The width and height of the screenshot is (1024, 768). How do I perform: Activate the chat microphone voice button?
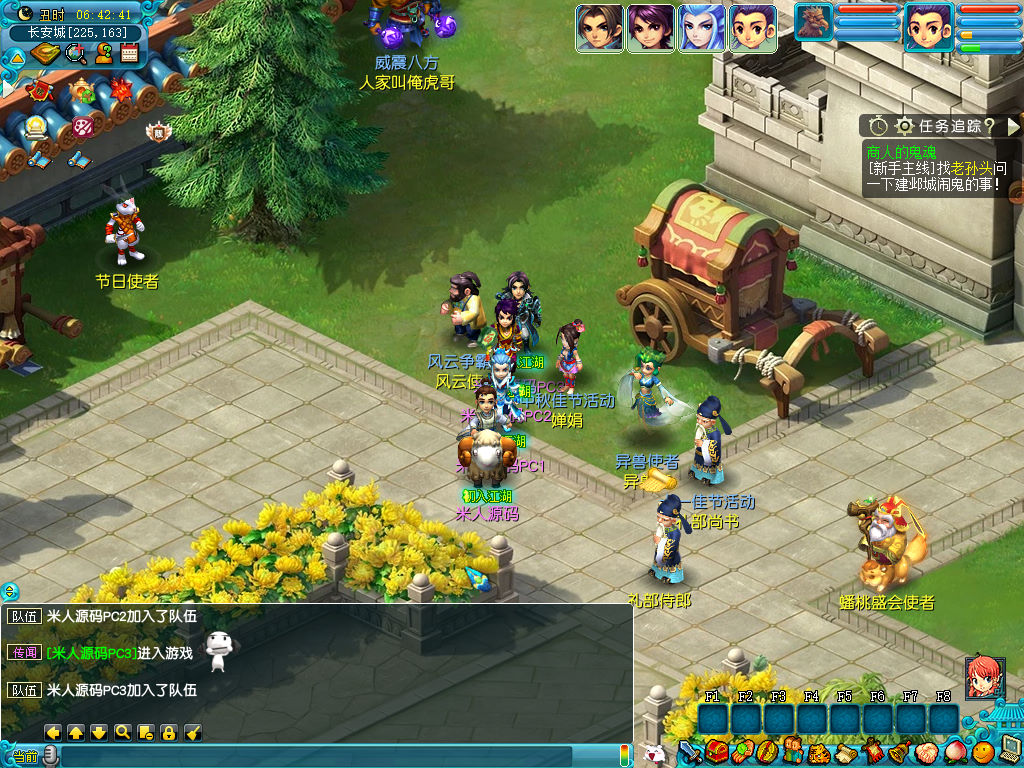[x=50, y=755]
